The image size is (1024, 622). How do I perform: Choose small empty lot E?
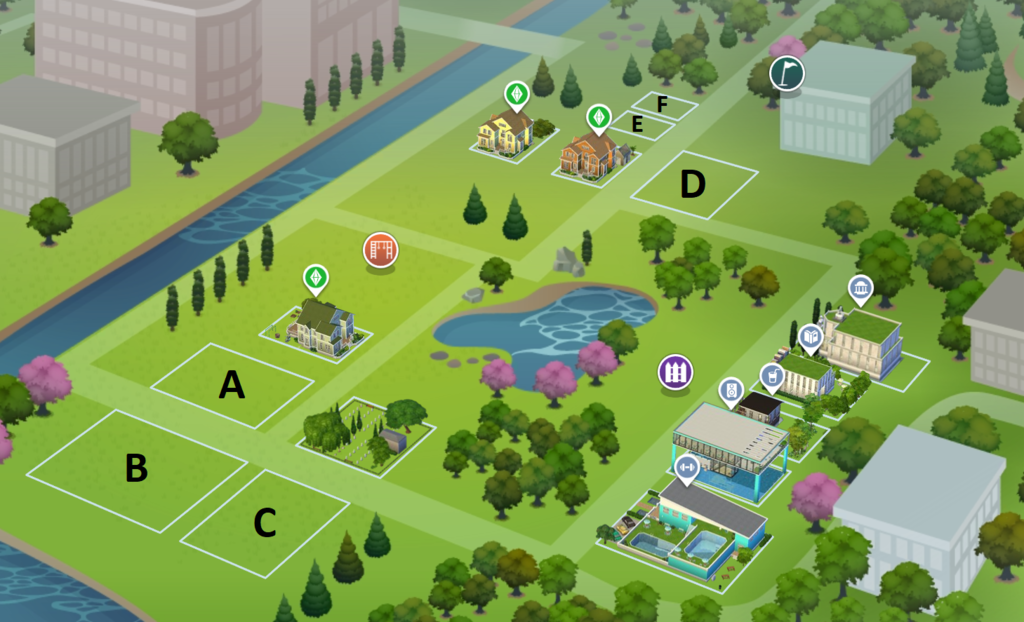click(x=640, y=125)
